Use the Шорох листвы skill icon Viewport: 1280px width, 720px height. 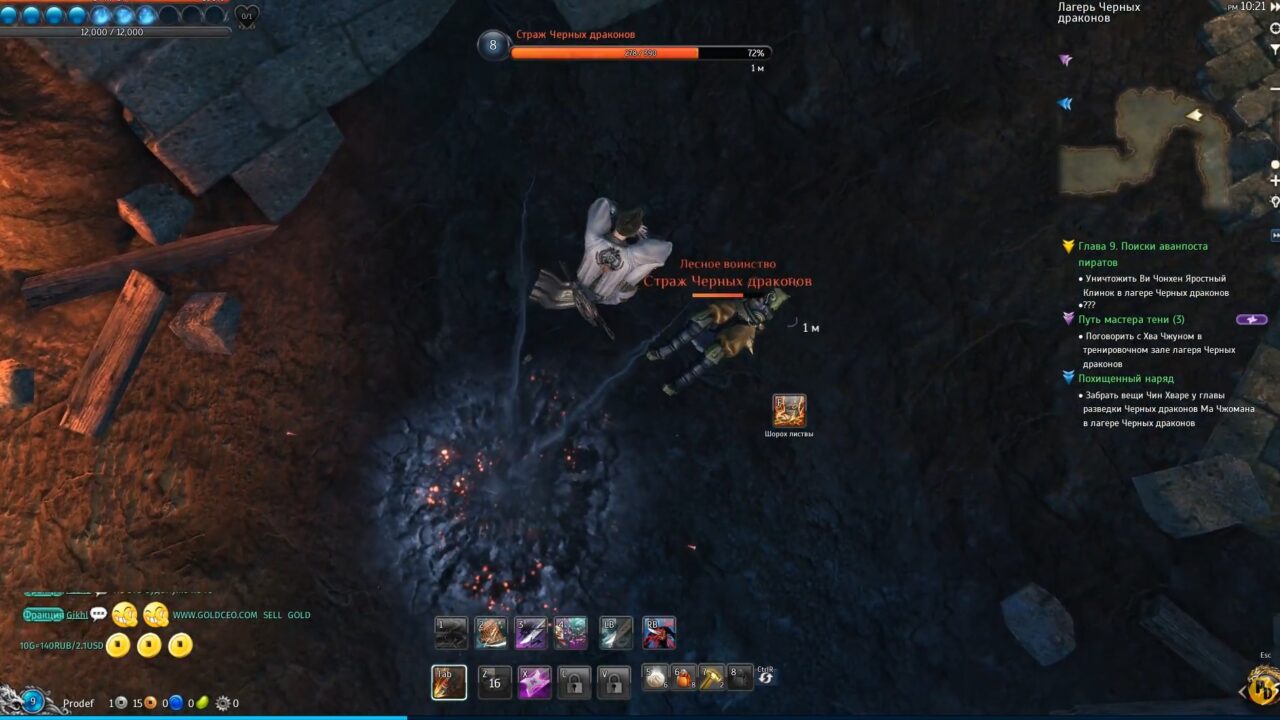[x=789, y=410]
